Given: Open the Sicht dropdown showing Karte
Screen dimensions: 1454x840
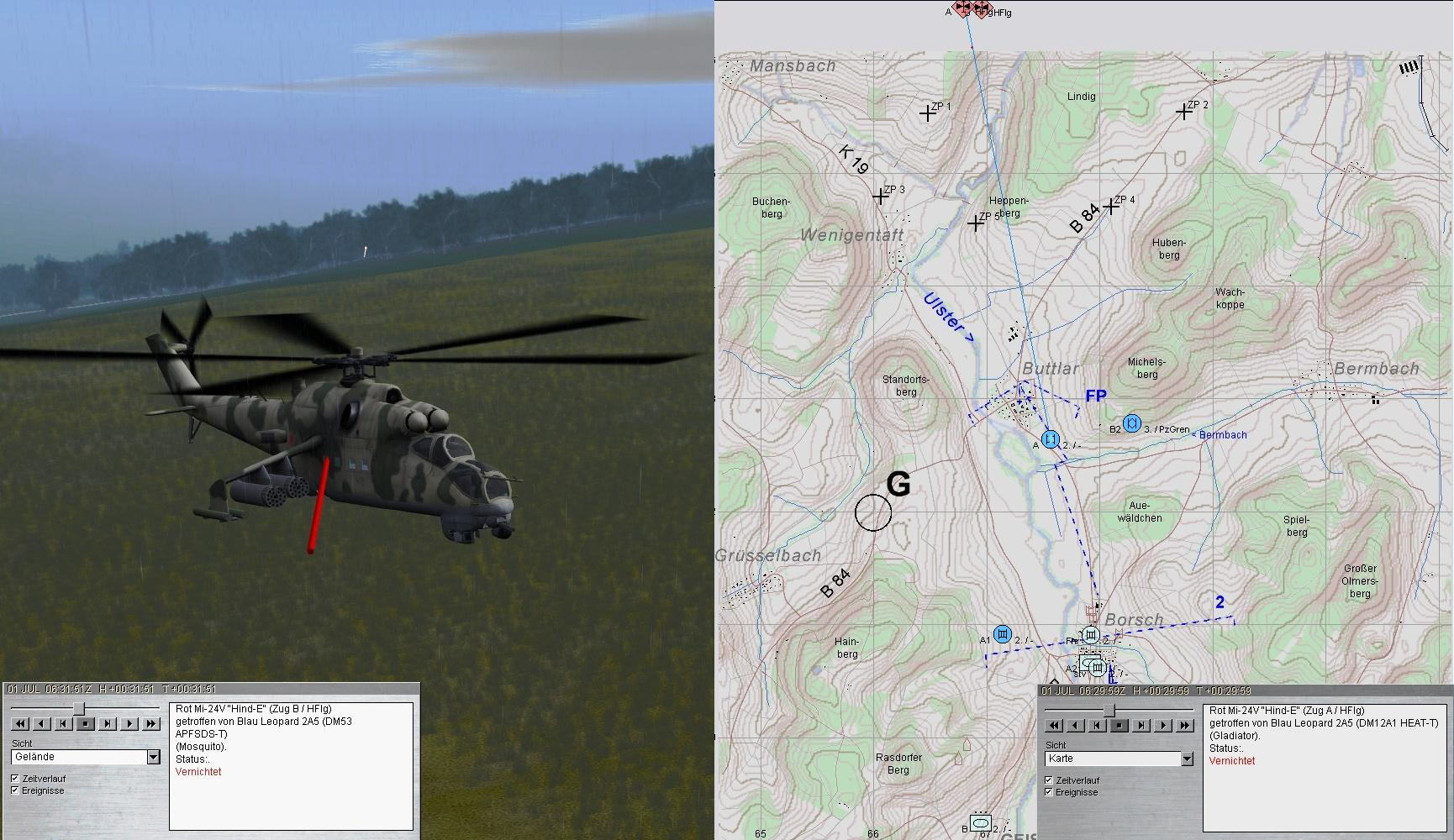Looking at the screenshot, I should (1187, 759).
